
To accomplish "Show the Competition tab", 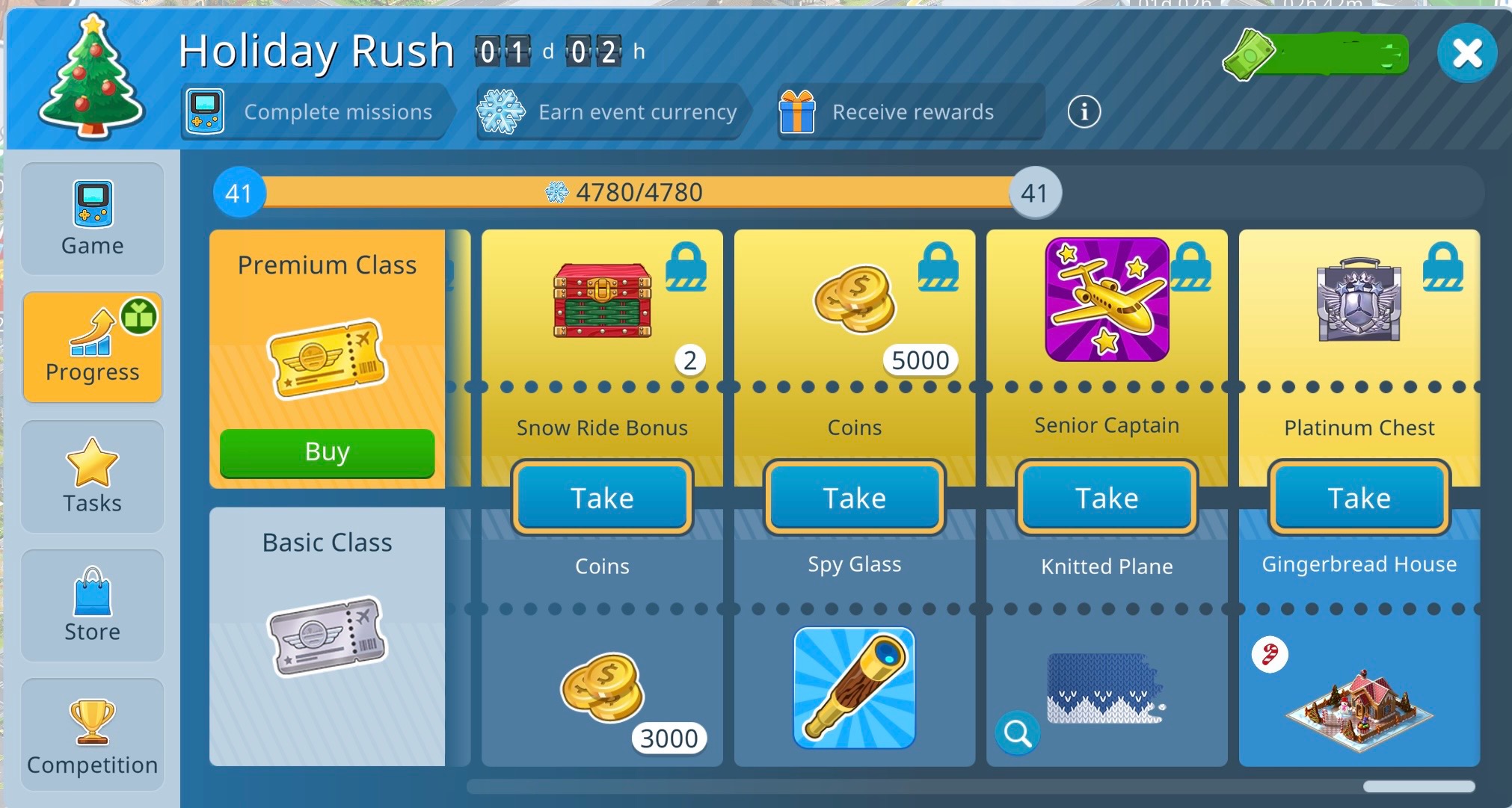I will click(x=93, y=735).
